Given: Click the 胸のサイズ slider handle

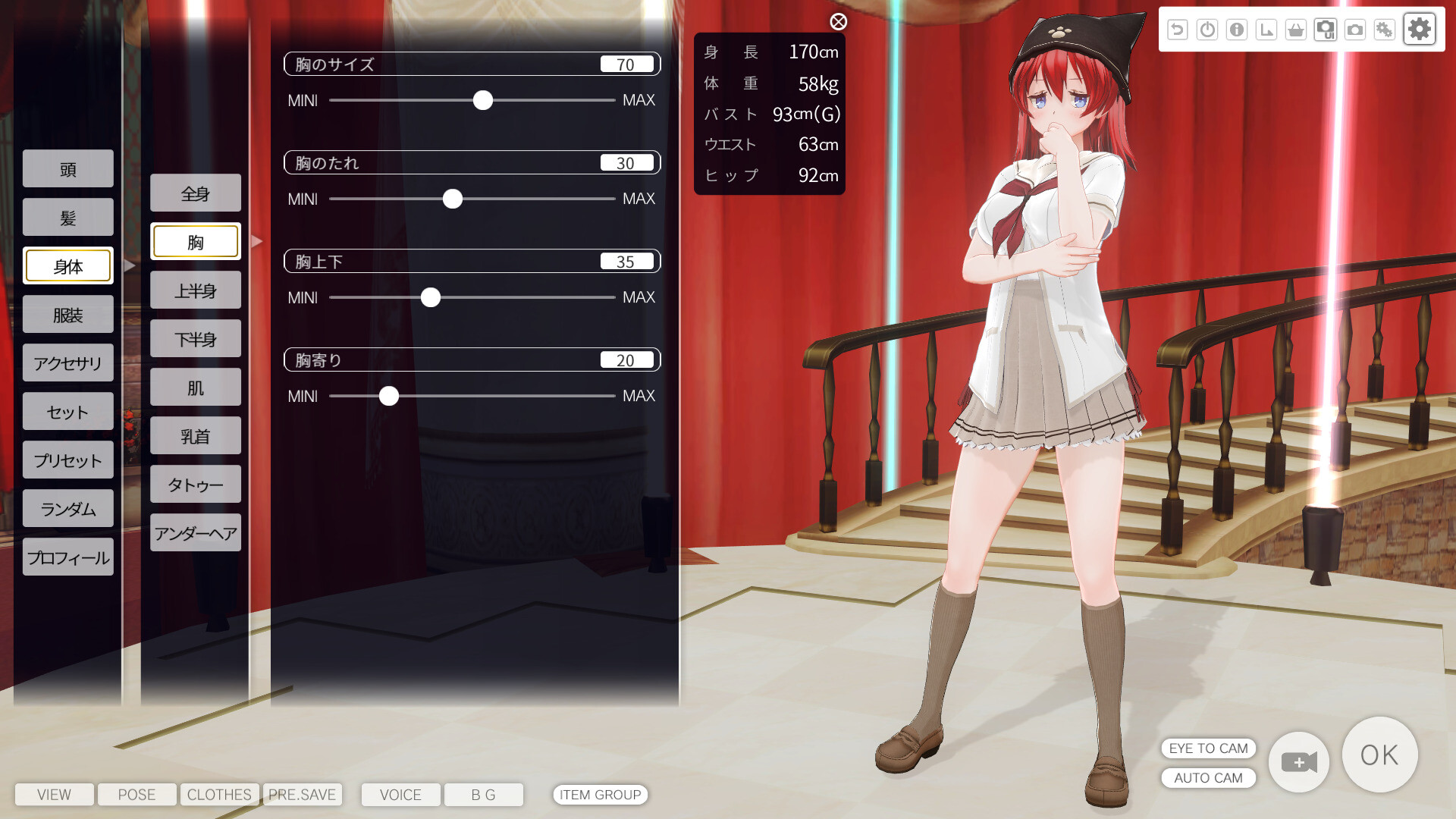Looking at the screenshot, I should 483,100.
